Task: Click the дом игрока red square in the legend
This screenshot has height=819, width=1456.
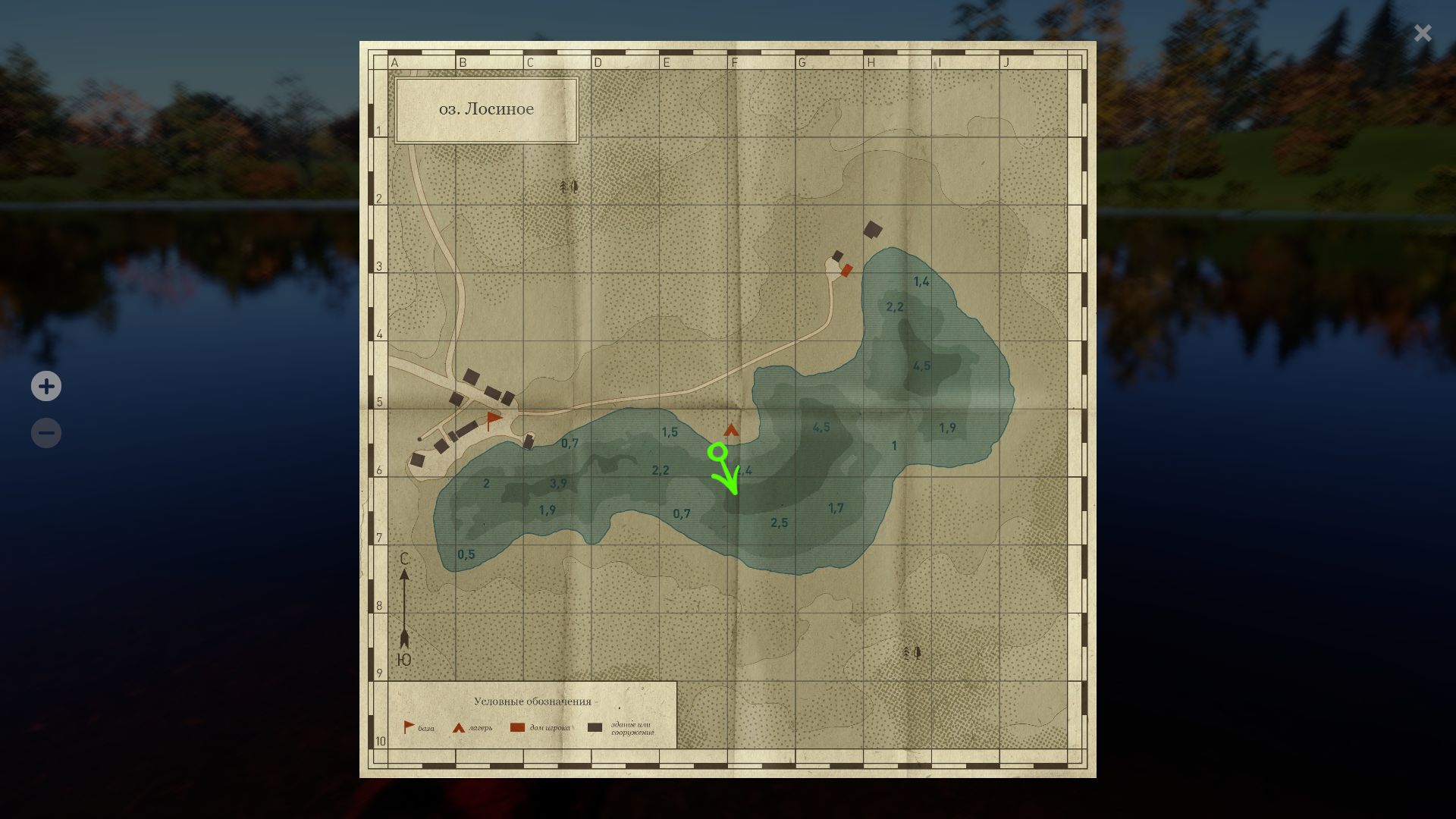Action: (x=517, y=726)
